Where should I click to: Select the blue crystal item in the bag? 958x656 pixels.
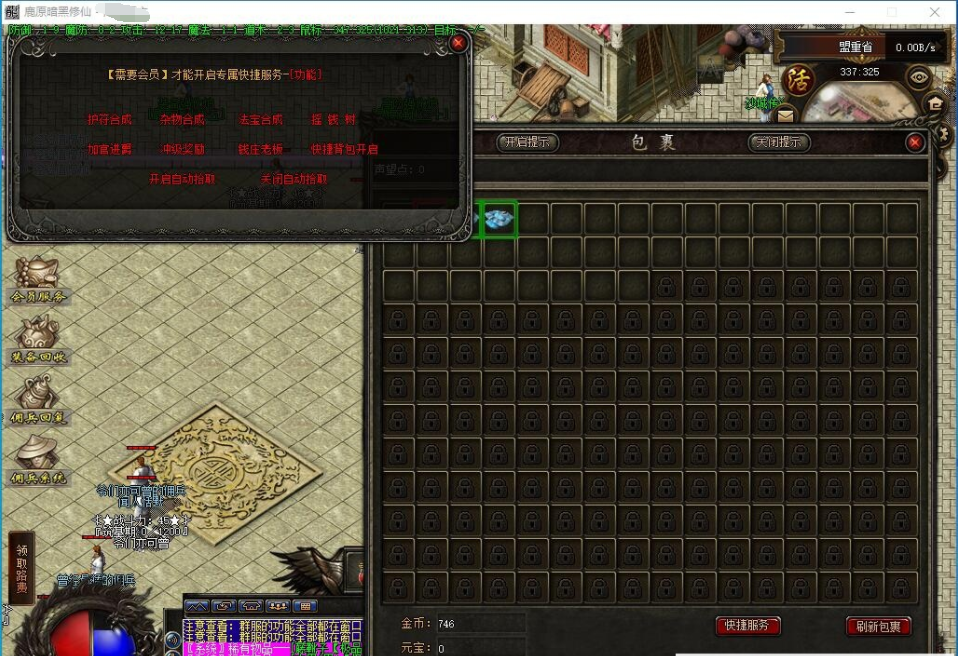(x=499, y=219)
